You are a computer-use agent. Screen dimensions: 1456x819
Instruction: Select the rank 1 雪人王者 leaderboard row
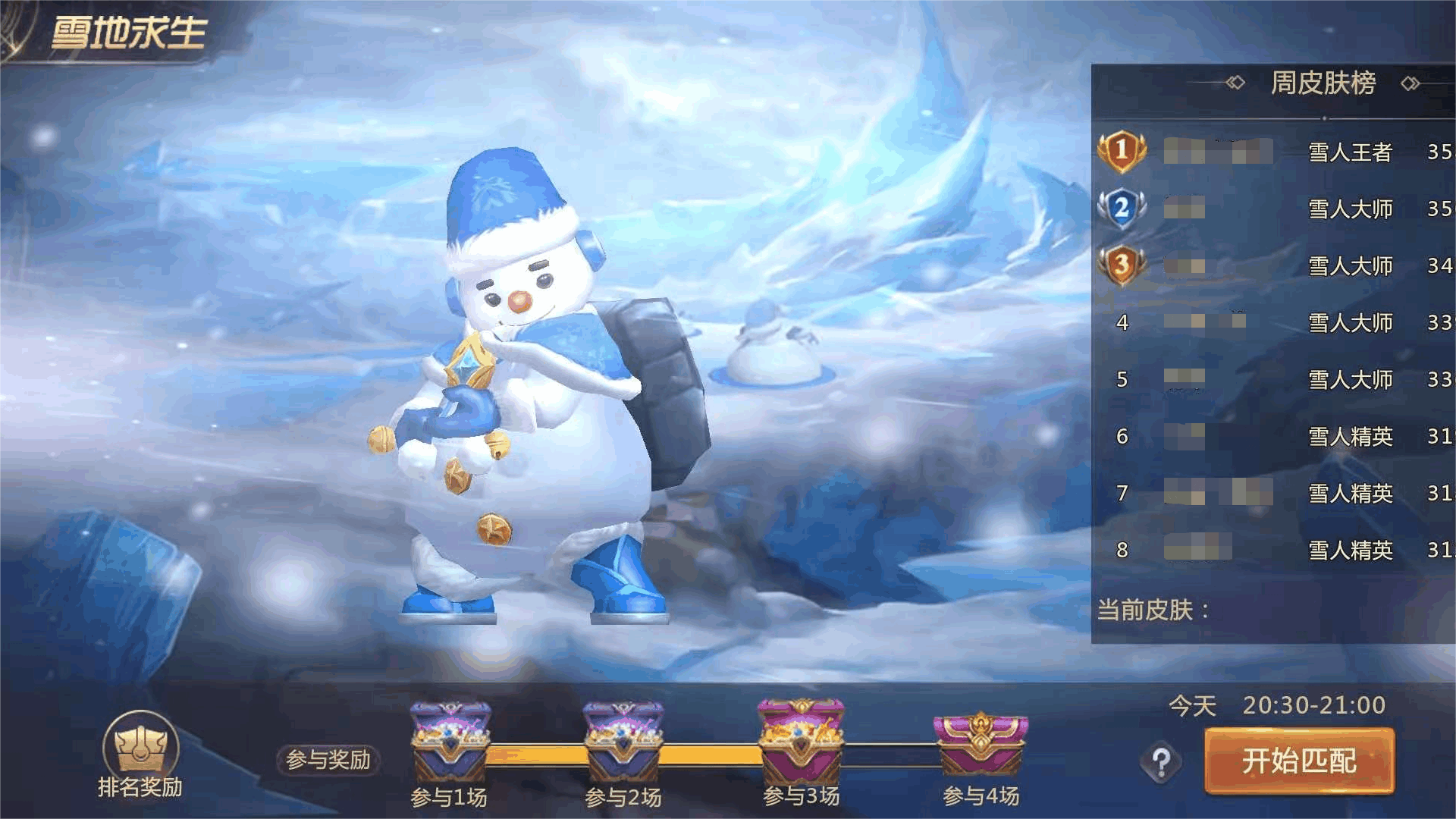tap(1274, 152)
